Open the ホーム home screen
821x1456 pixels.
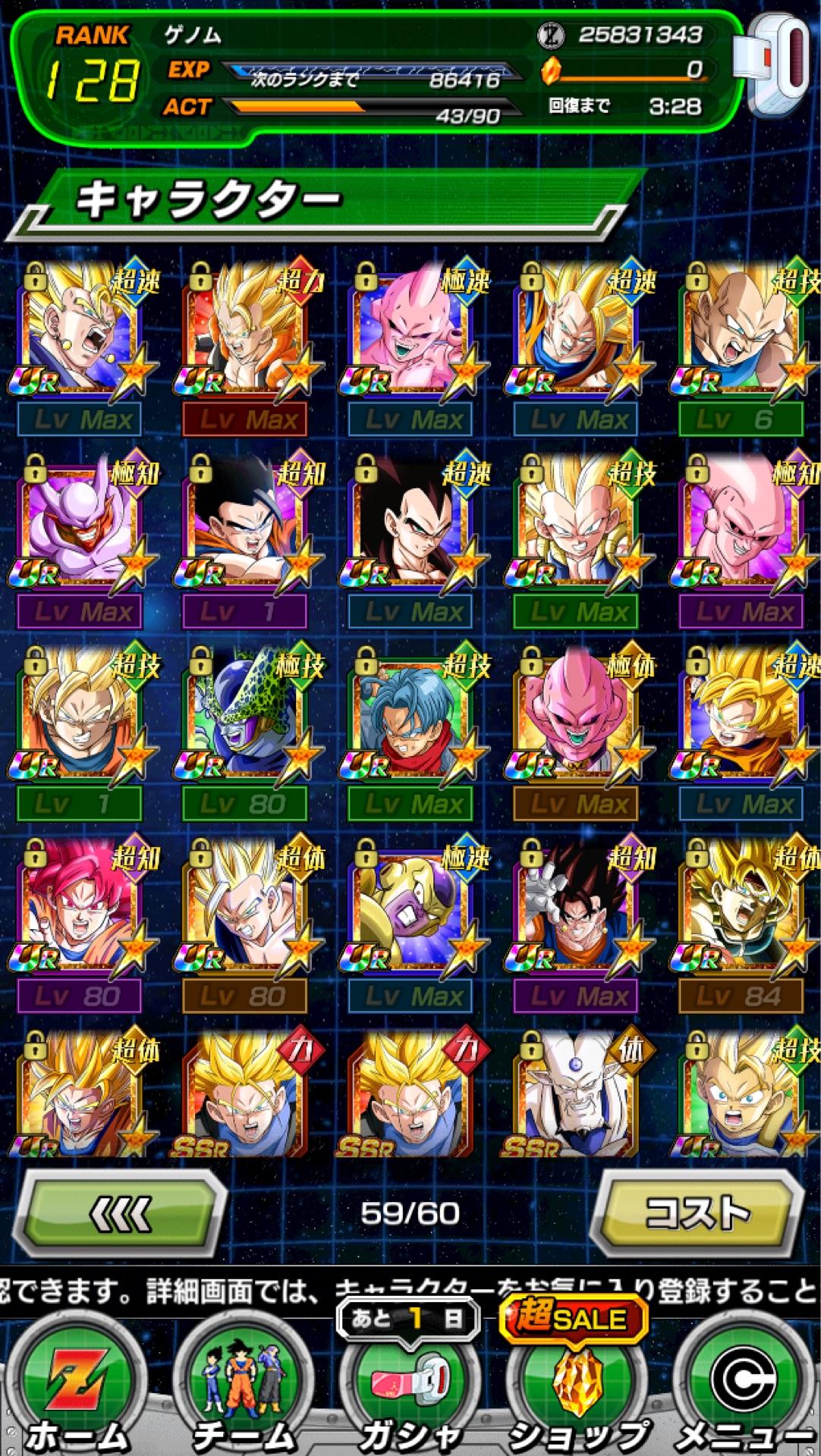point(77,1389)
